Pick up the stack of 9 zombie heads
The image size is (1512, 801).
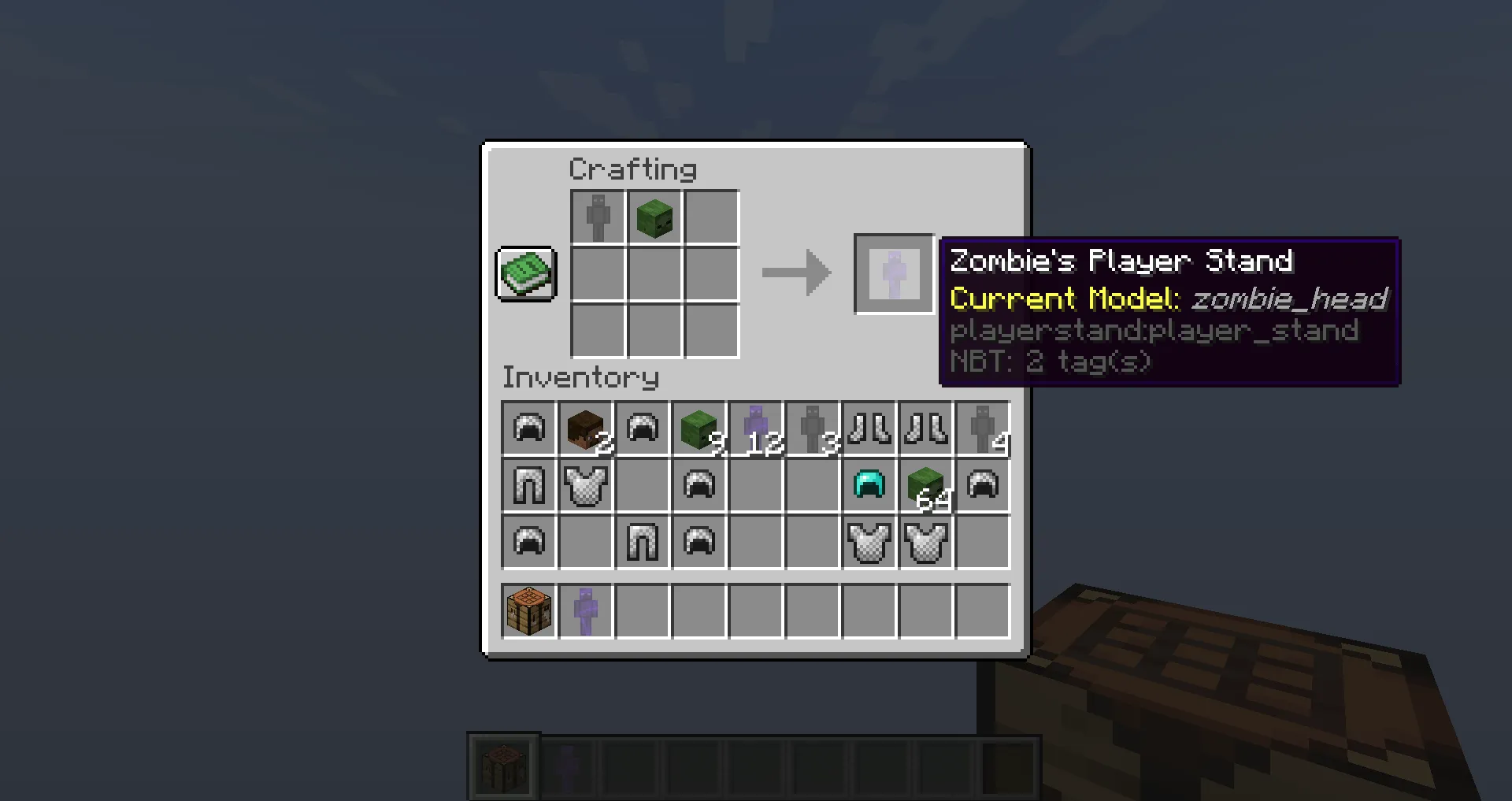[699, 429]
